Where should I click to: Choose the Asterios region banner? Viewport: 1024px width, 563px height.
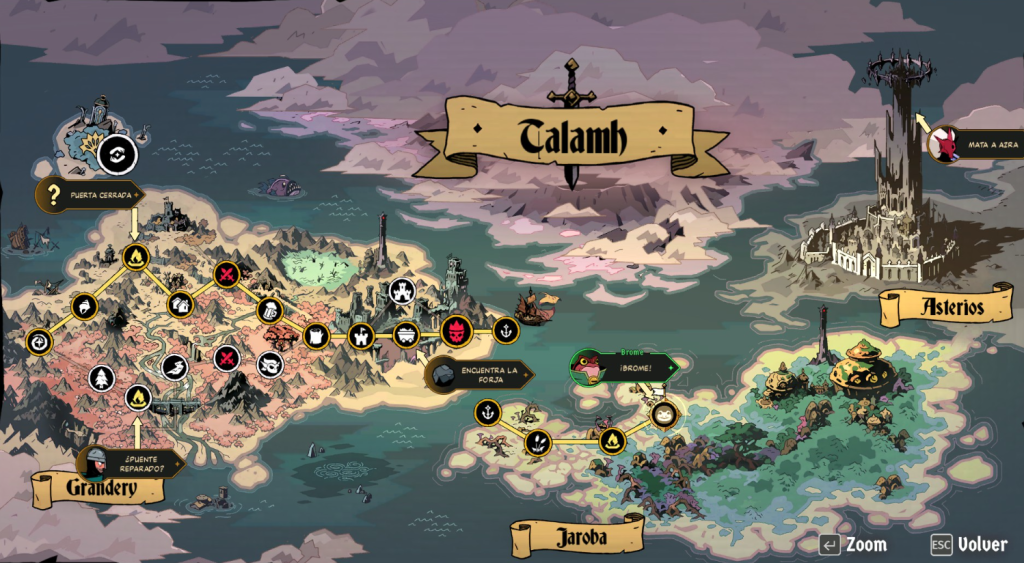click(946, 307)
